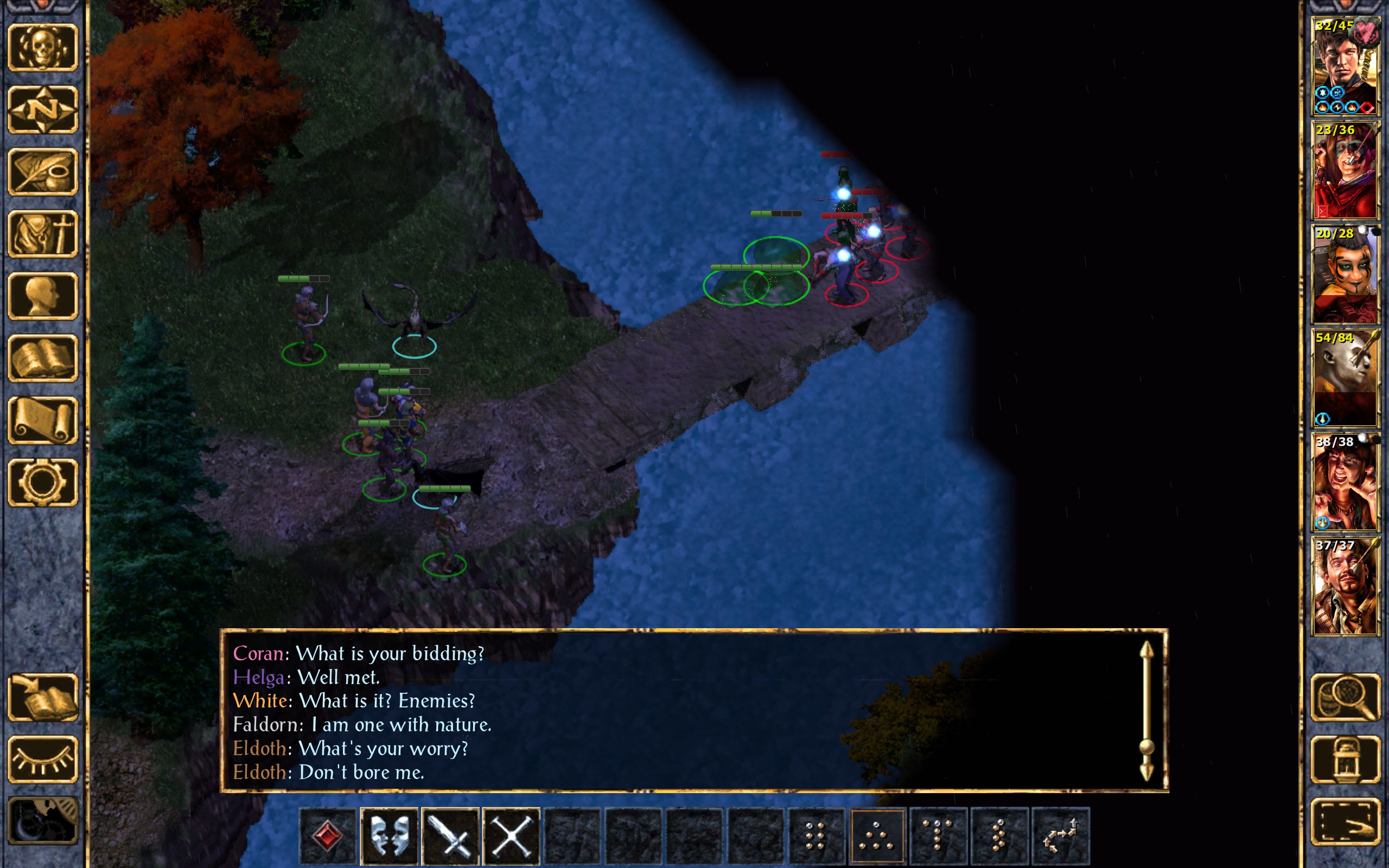This screenshot has height=868, width=1389.
Task: Open the mage spellbook
Action: [43, 358]
